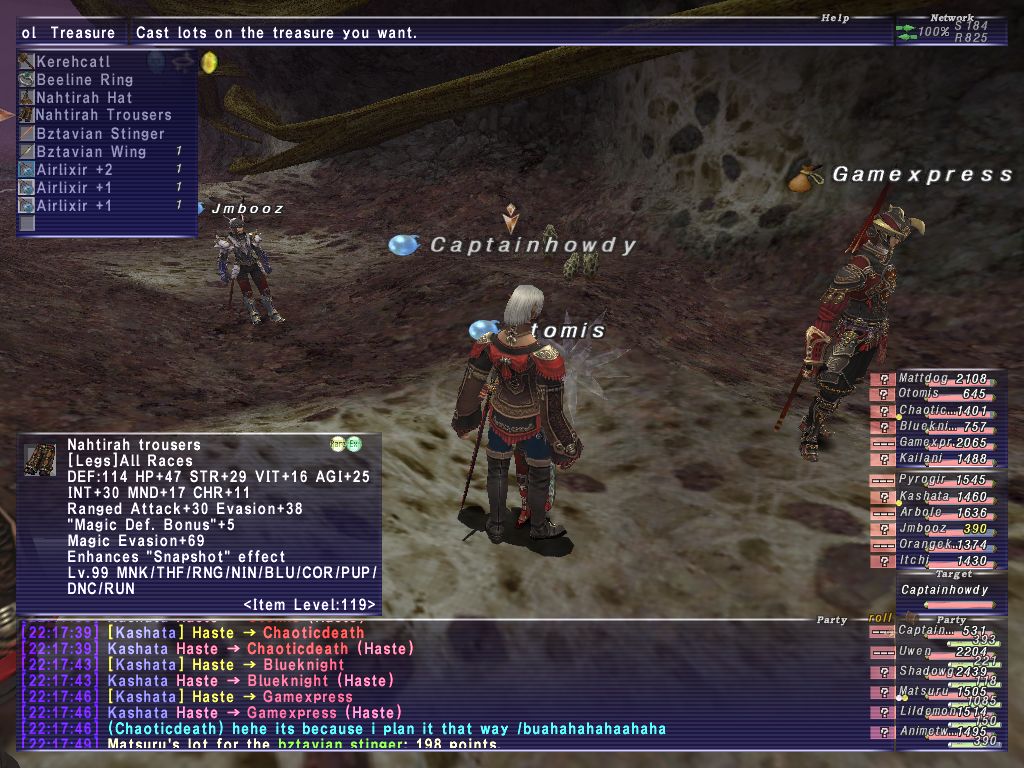Choose the Beeline Ring treasure entry
The image size is (1024, 768).
tap(84, 80)
